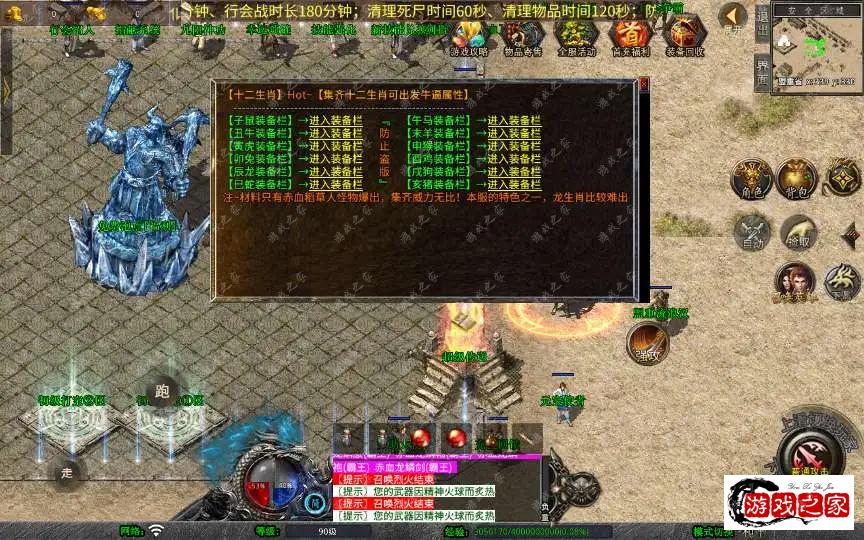This screenshot has height=540, width=864.
Task: Enter the 子鼠 (Rat) equipment slot link
Action: click(336, 120)
